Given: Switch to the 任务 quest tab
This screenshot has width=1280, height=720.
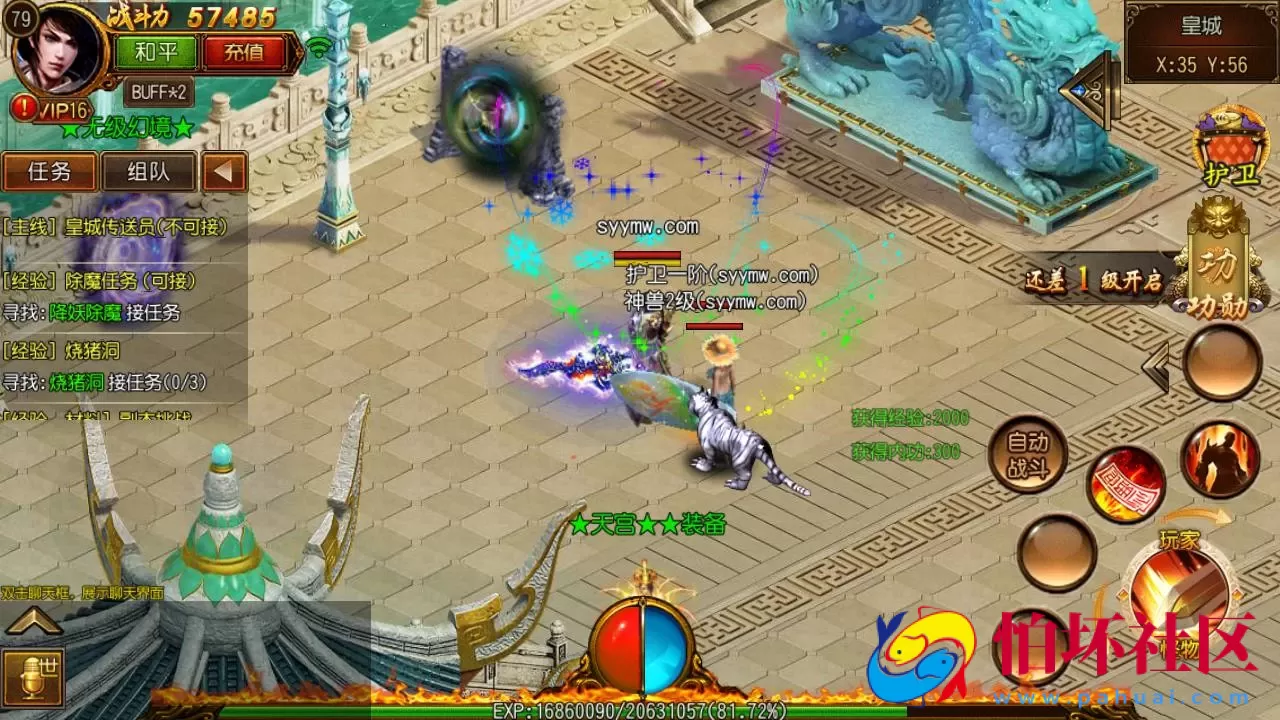Looking at the screenshot, I should click(49, 172).
